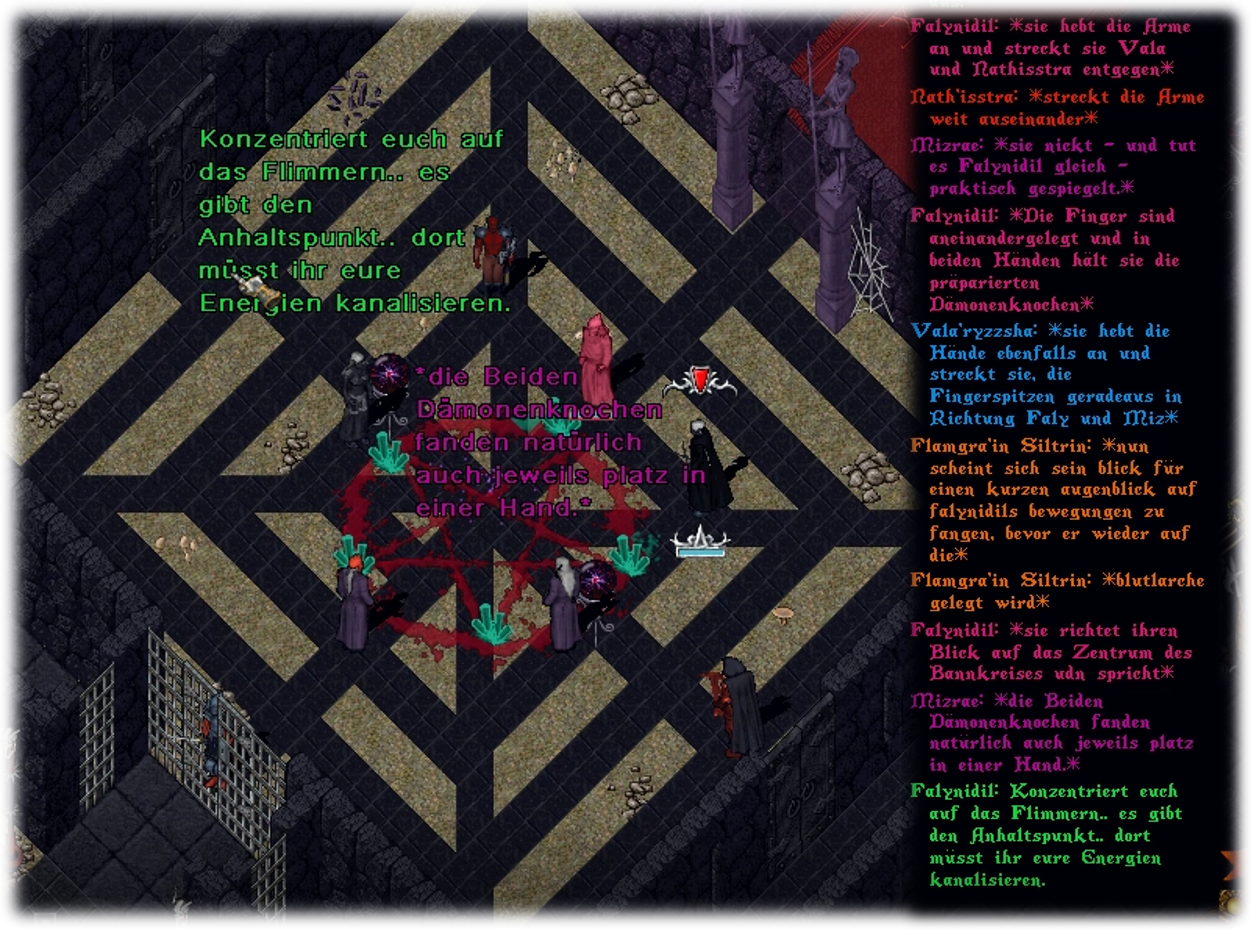1251x930 pixels.
Task: Click Mizrae's "sie nickt" journal entry
Action: (x=1052, y=166)
